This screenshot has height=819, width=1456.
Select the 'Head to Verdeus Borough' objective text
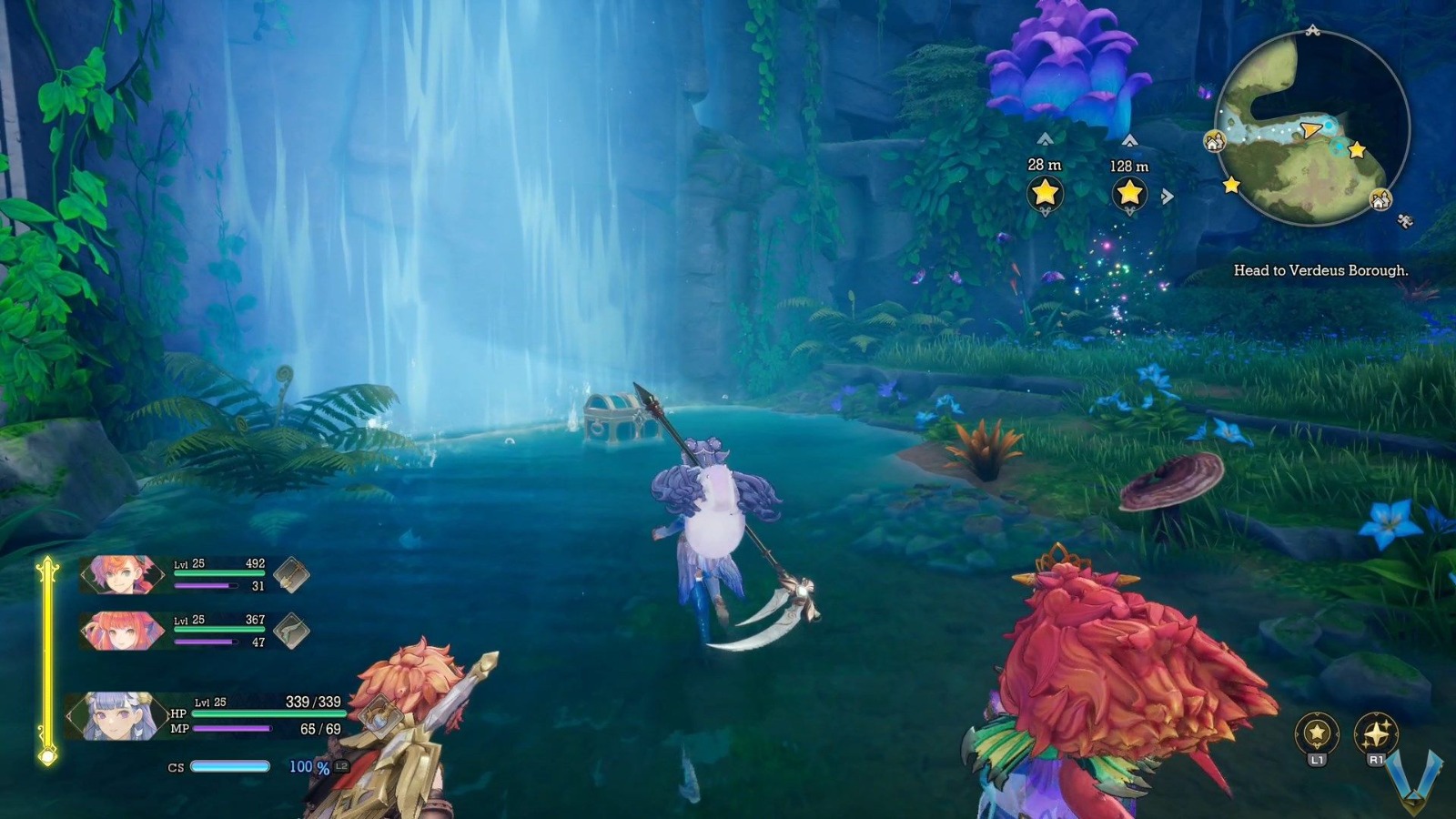pyautogui.click(x=1321, y=269)
